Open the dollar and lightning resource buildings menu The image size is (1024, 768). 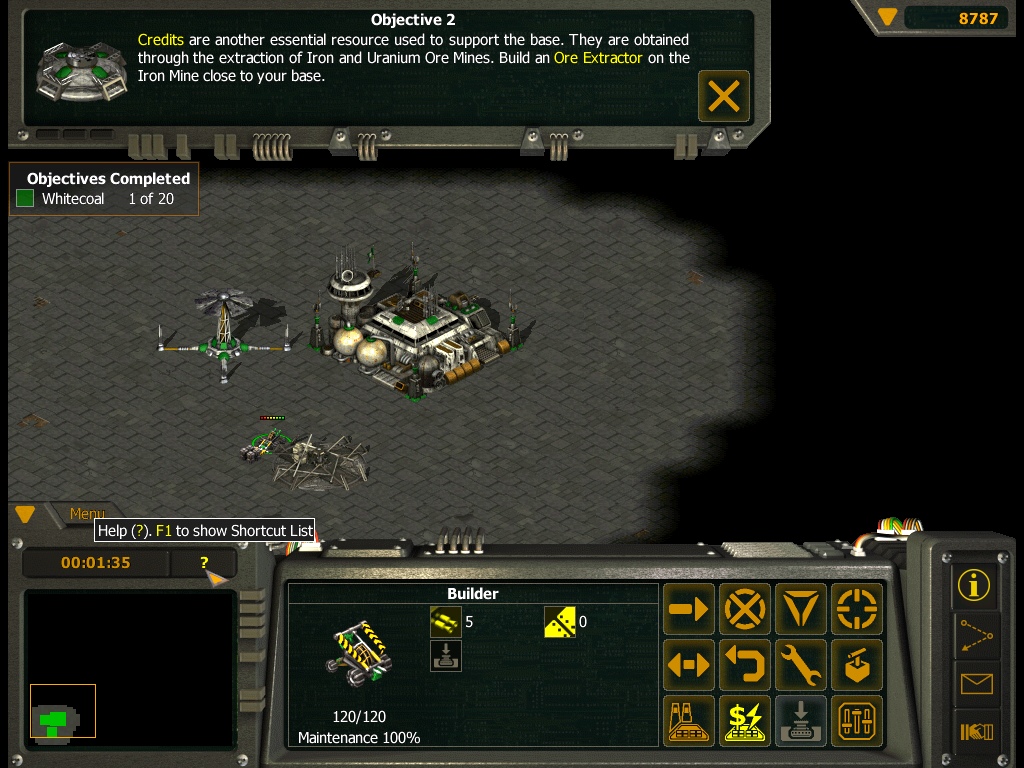745,721
